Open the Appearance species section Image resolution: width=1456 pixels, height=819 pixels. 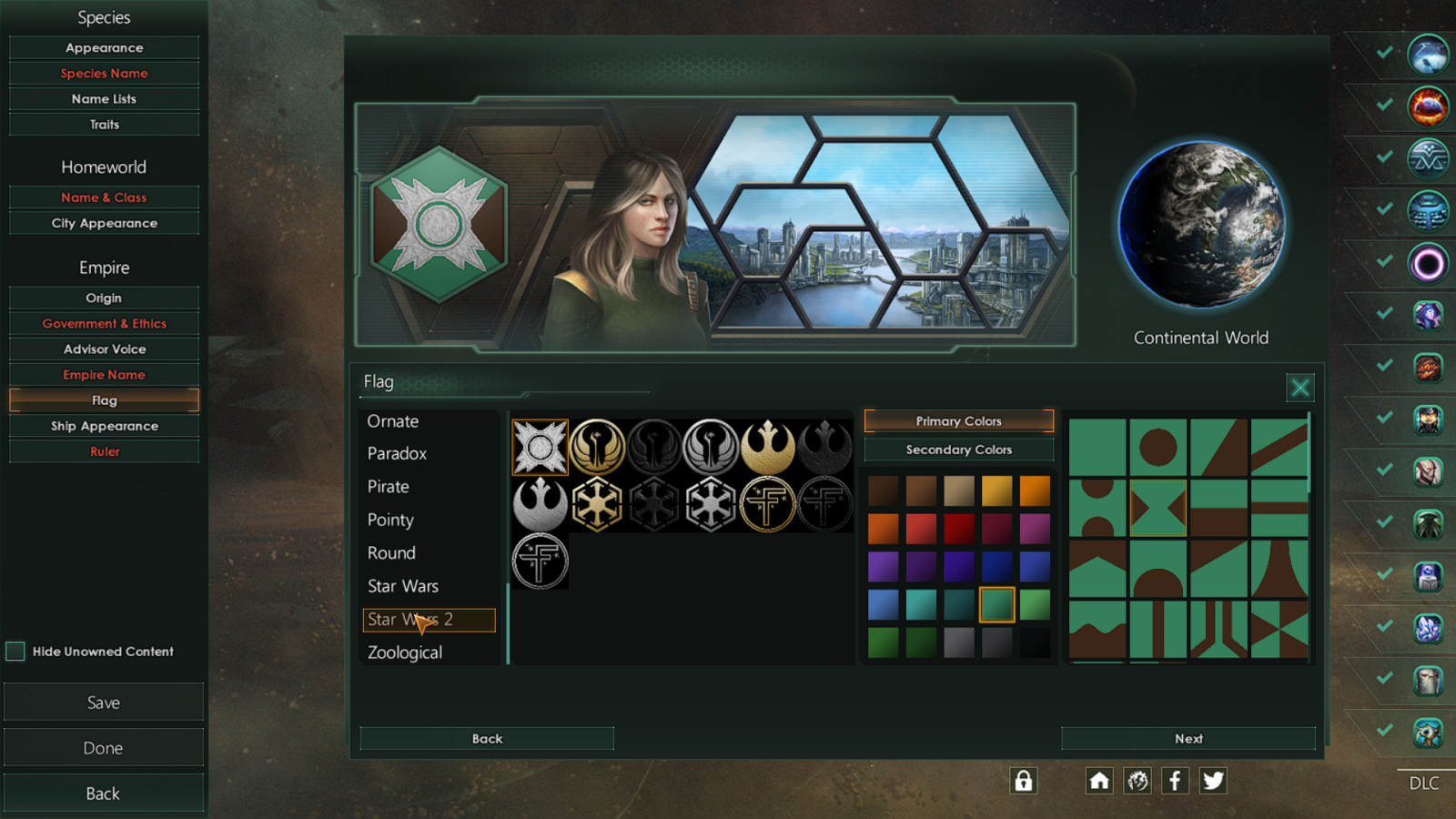coord(104,47)
